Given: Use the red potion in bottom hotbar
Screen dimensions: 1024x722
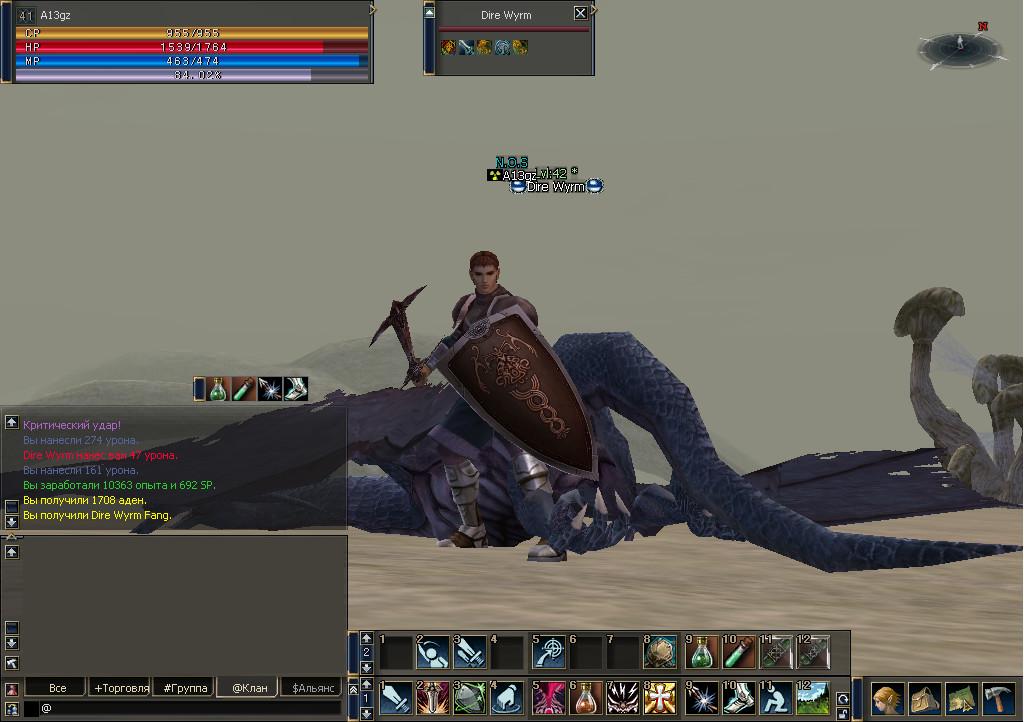Looking at the screenshot, I should [x=585, y=697].
